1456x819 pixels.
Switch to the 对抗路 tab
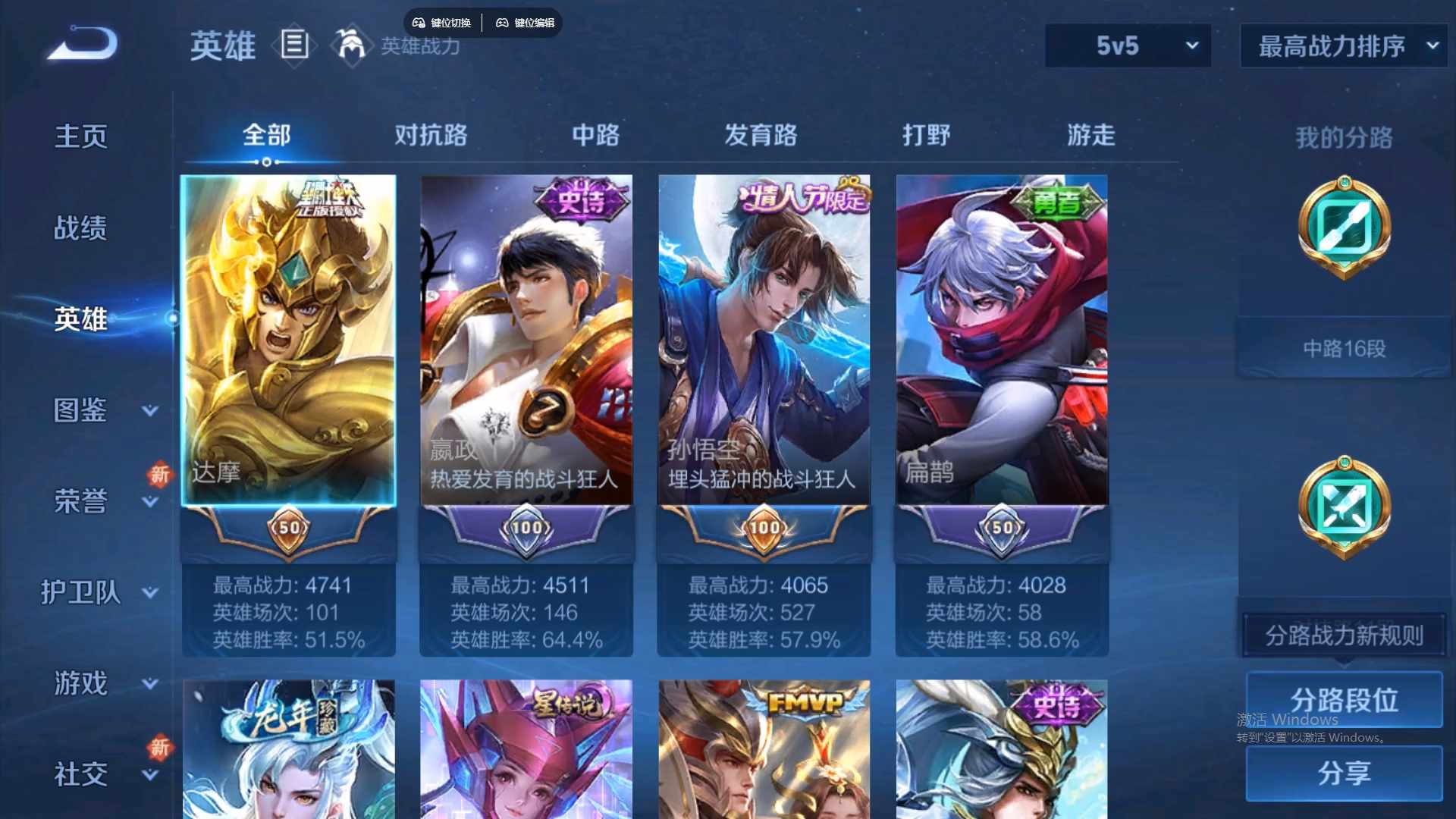click(432, 135)
